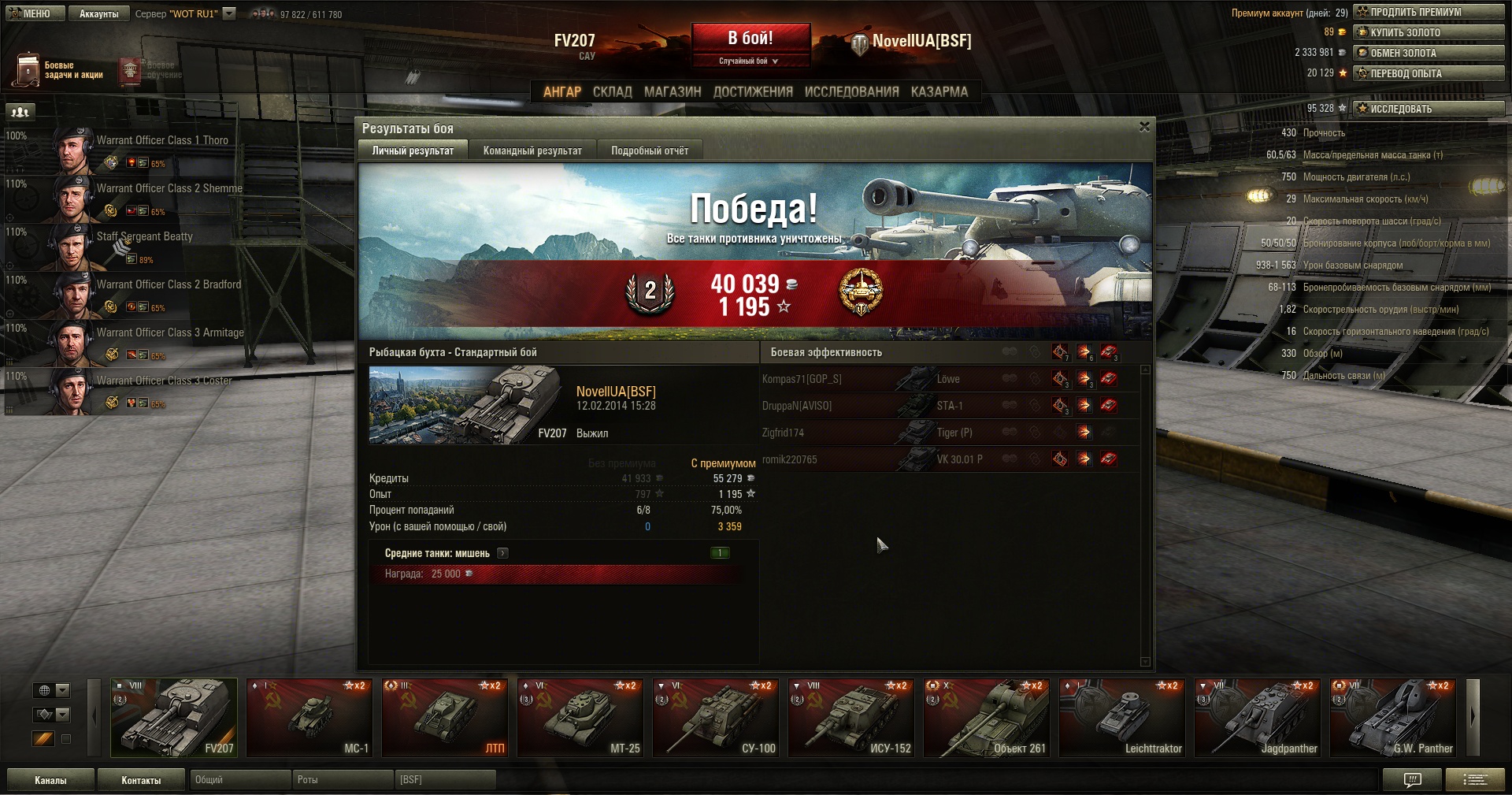The image size is (1512, 795).
Task: Switch to Командный результат tab
Action: [532, 150]
